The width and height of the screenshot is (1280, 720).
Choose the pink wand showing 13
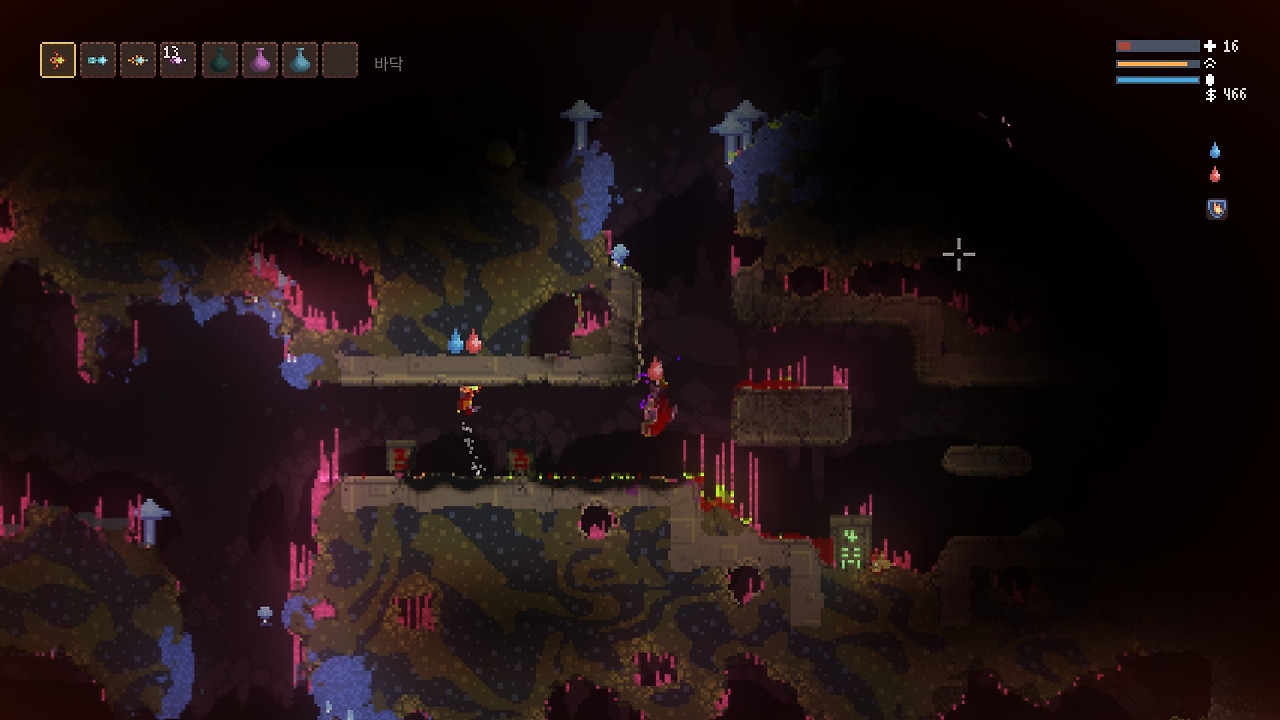(x=178, y=60)
